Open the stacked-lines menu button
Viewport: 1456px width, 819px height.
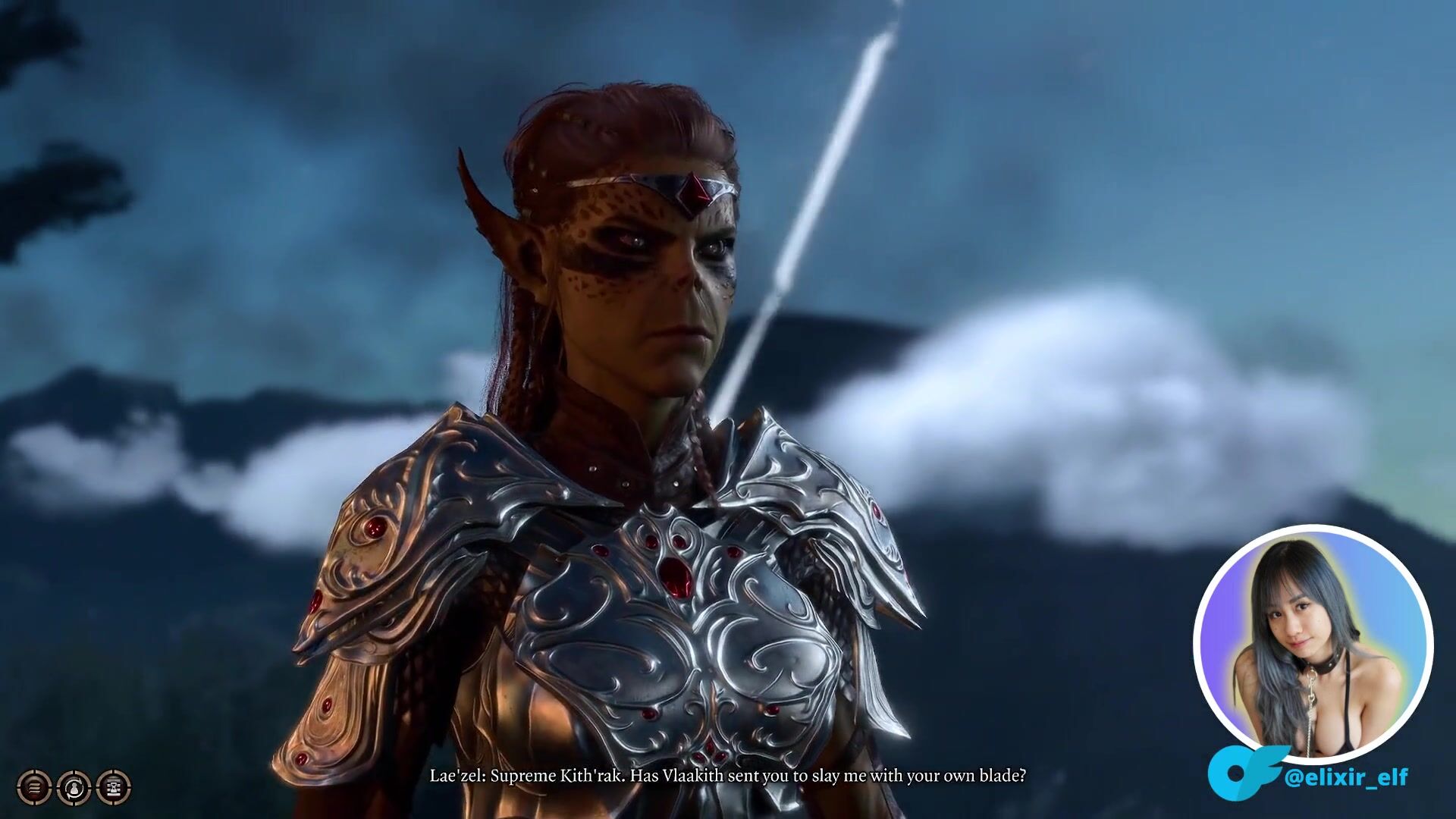pos(34,787)
